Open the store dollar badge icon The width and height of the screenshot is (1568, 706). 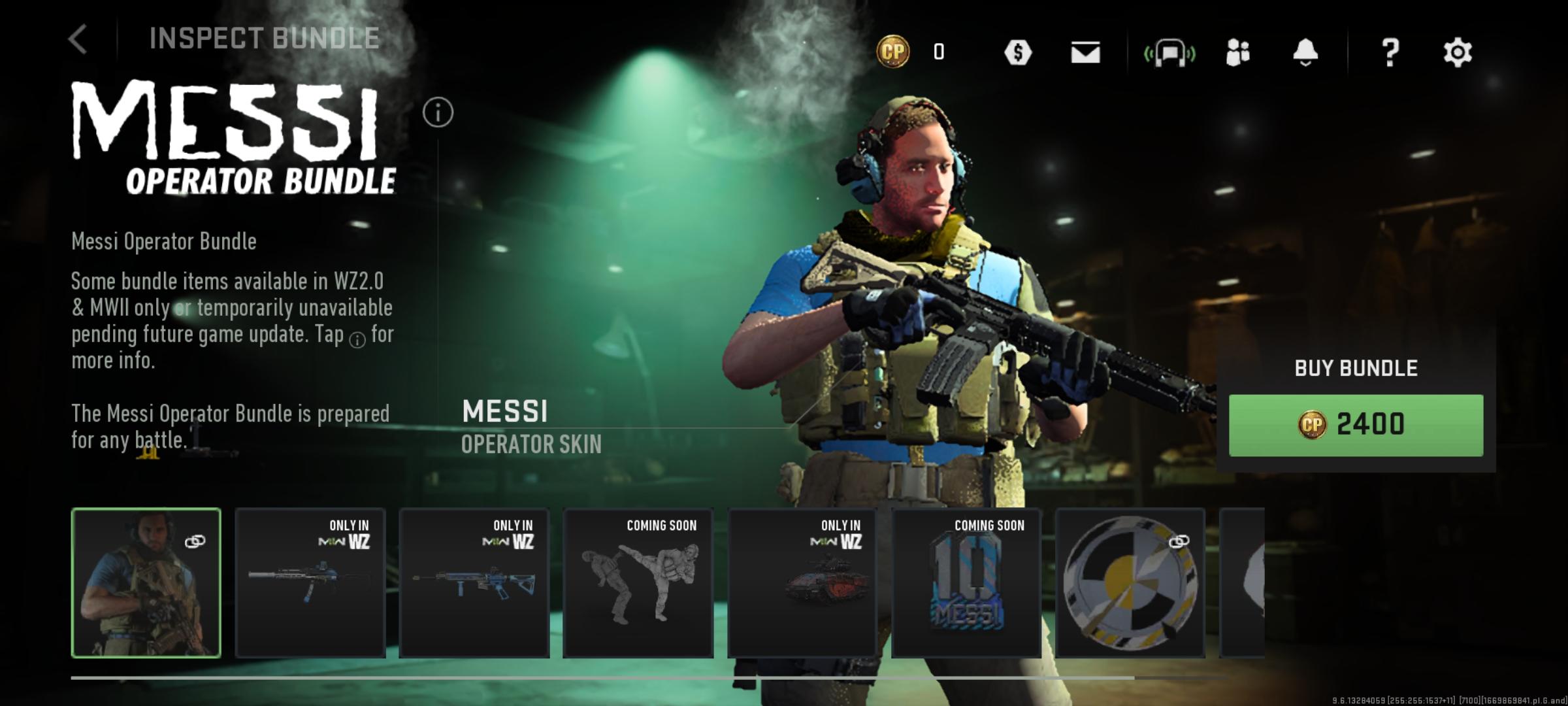(1018, 52)
